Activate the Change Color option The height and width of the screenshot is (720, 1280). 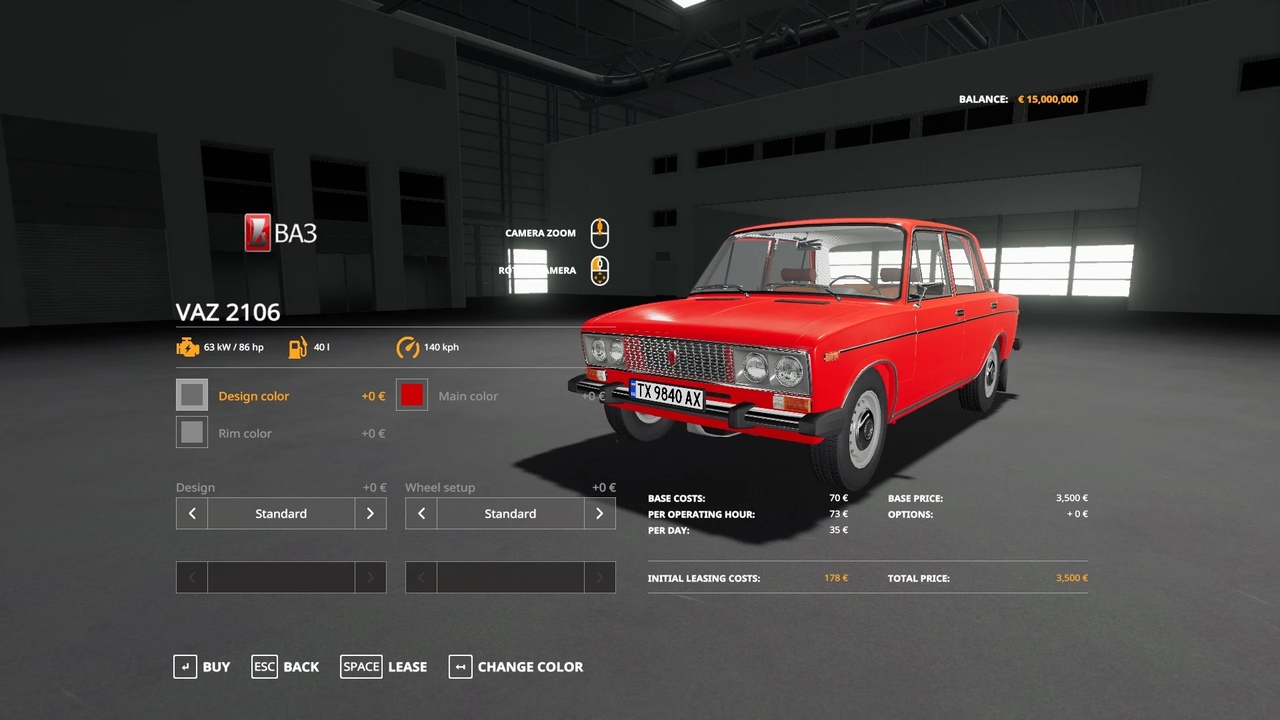[516, 667]
